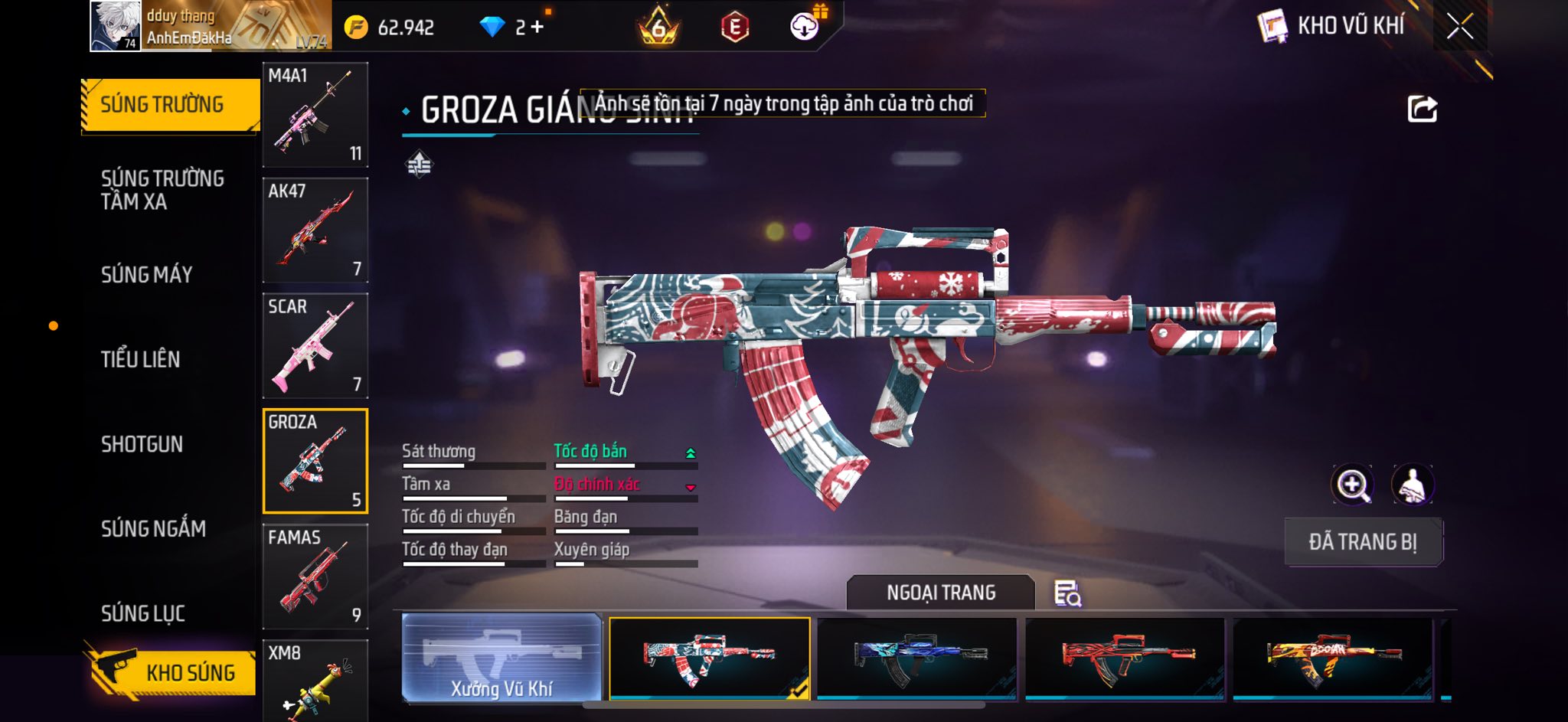This screenshot has height=722, width=1568.
Task: Click the Đã Trang Bị button
Action: [1363, 542]
